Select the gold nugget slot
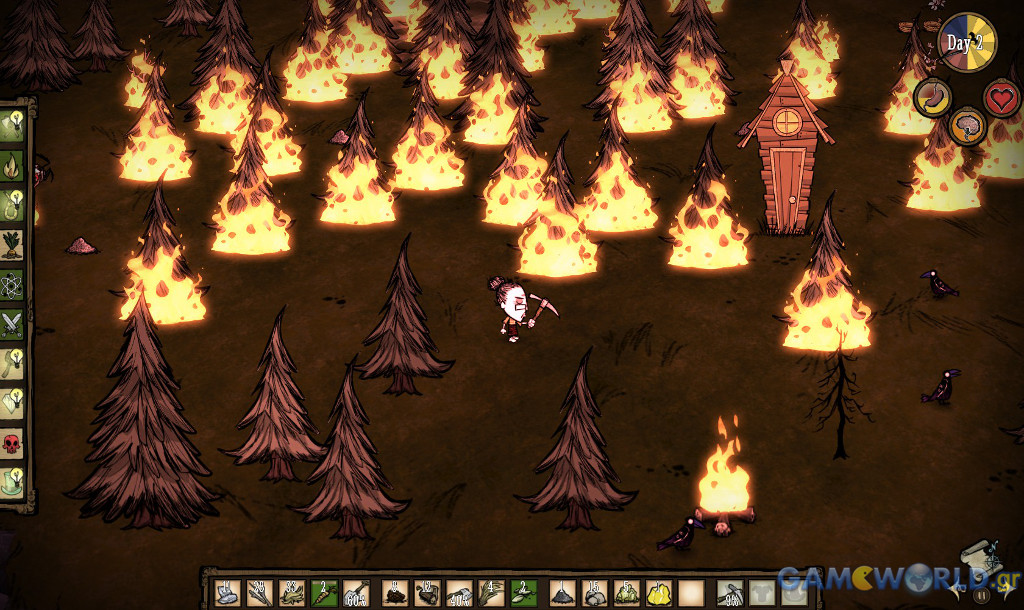The width and height of the screenshot is (1024, 610). coord(658,593)
